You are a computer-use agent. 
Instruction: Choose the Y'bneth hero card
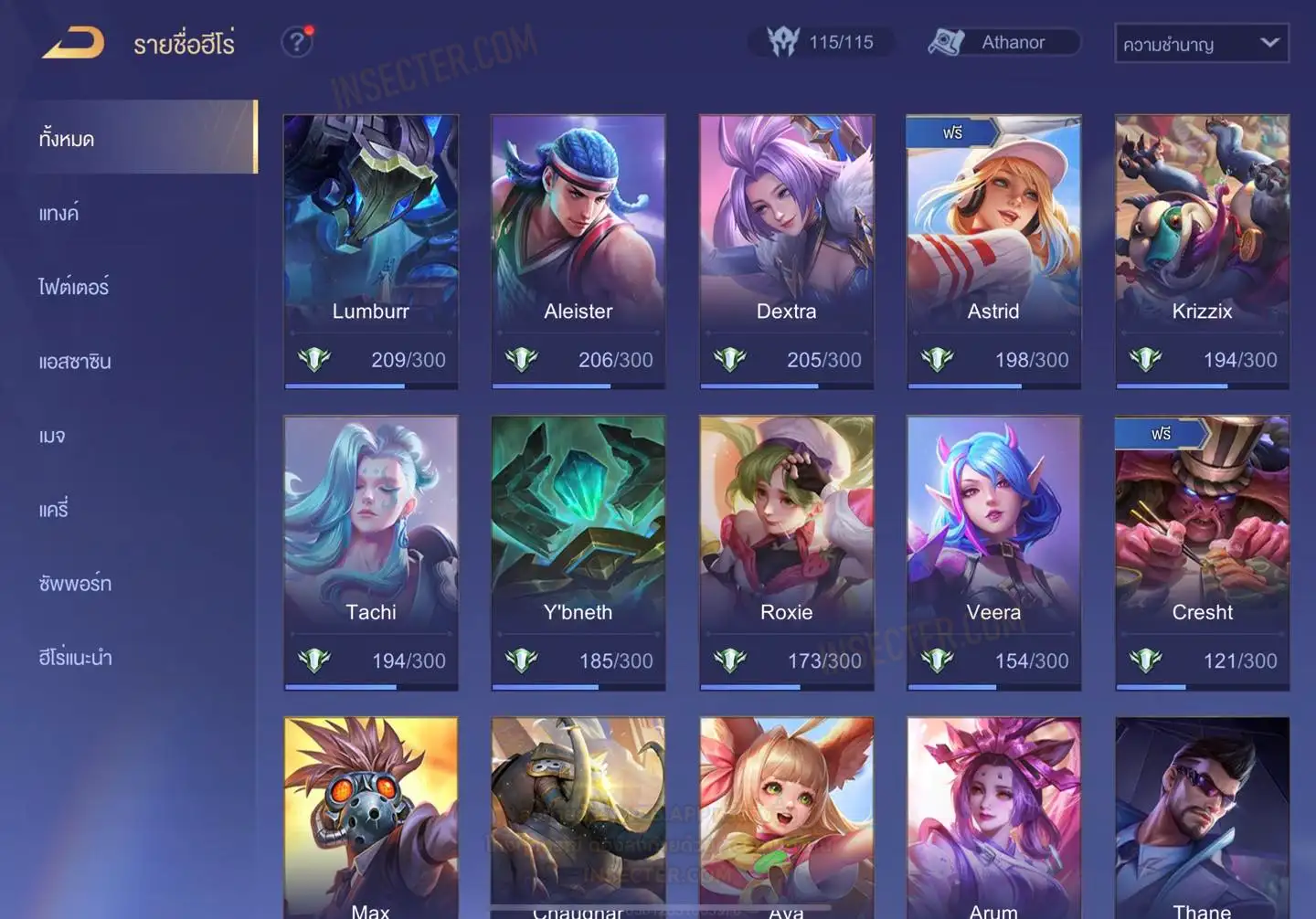click(578, 553)
